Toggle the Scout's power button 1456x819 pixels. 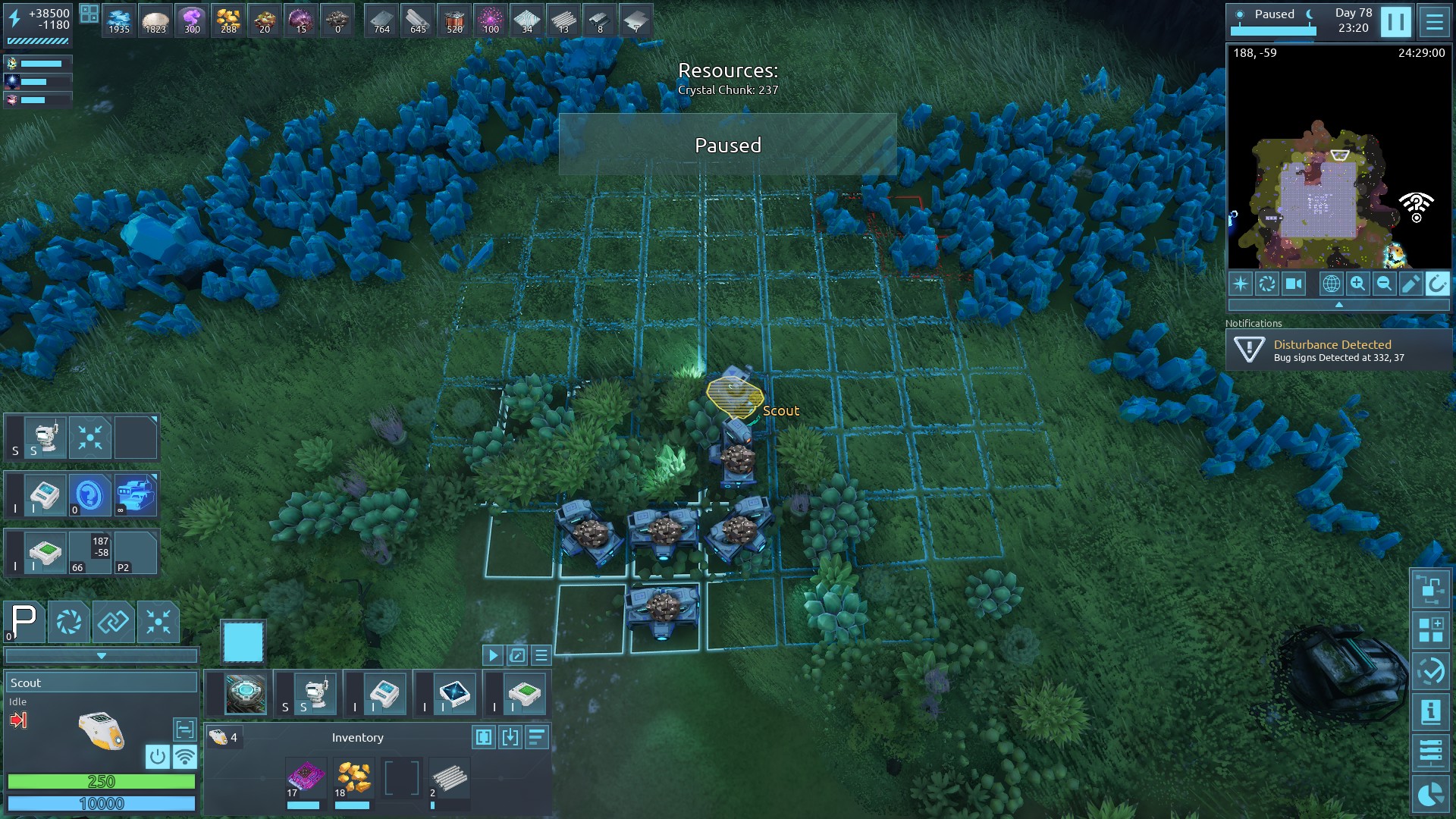[x=157, y=756]
